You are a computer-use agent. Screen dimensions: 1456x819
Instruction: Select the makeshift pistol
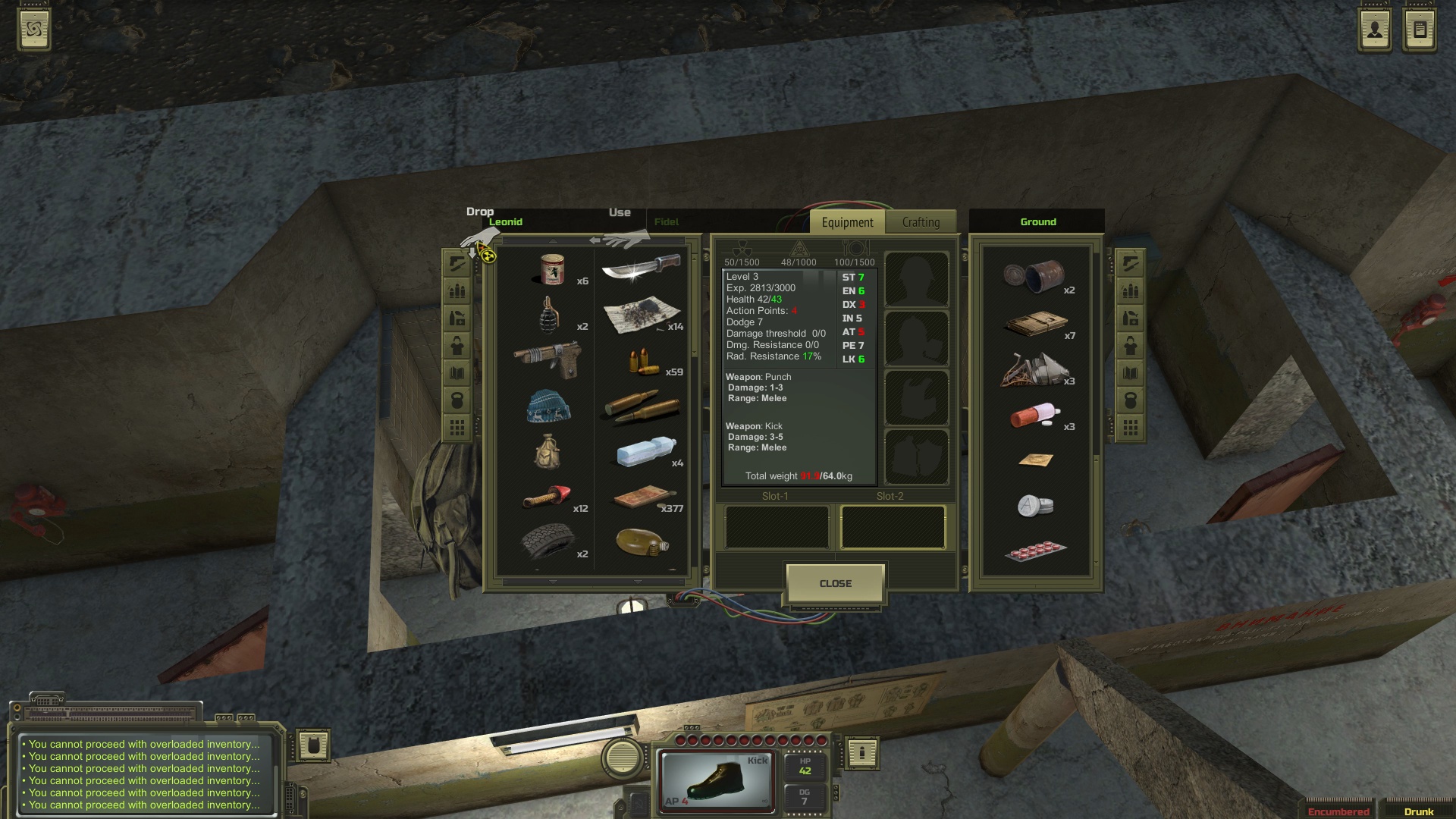[547, 359]
